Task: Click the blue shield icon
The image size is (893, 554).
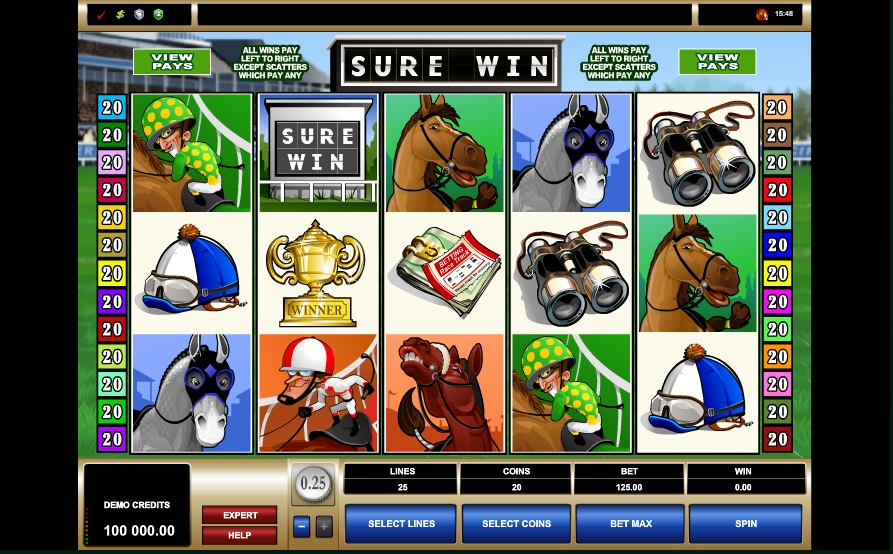Action: point(139,15)
